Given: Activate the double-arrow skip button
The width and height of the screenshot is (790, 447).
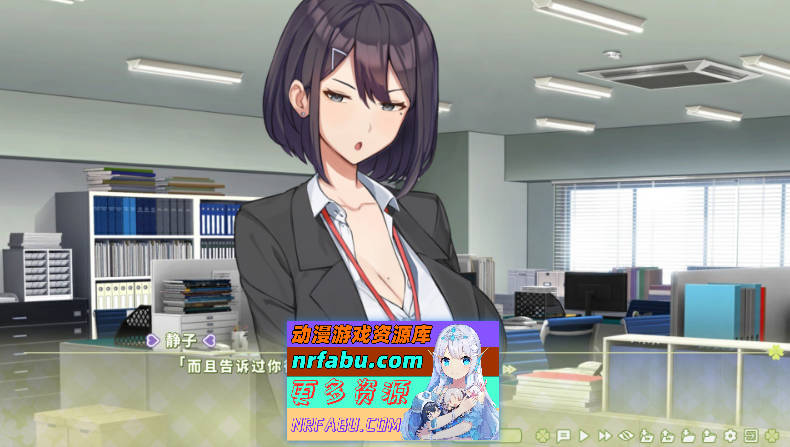Looking at the screenshot, I should coord(605,436).
